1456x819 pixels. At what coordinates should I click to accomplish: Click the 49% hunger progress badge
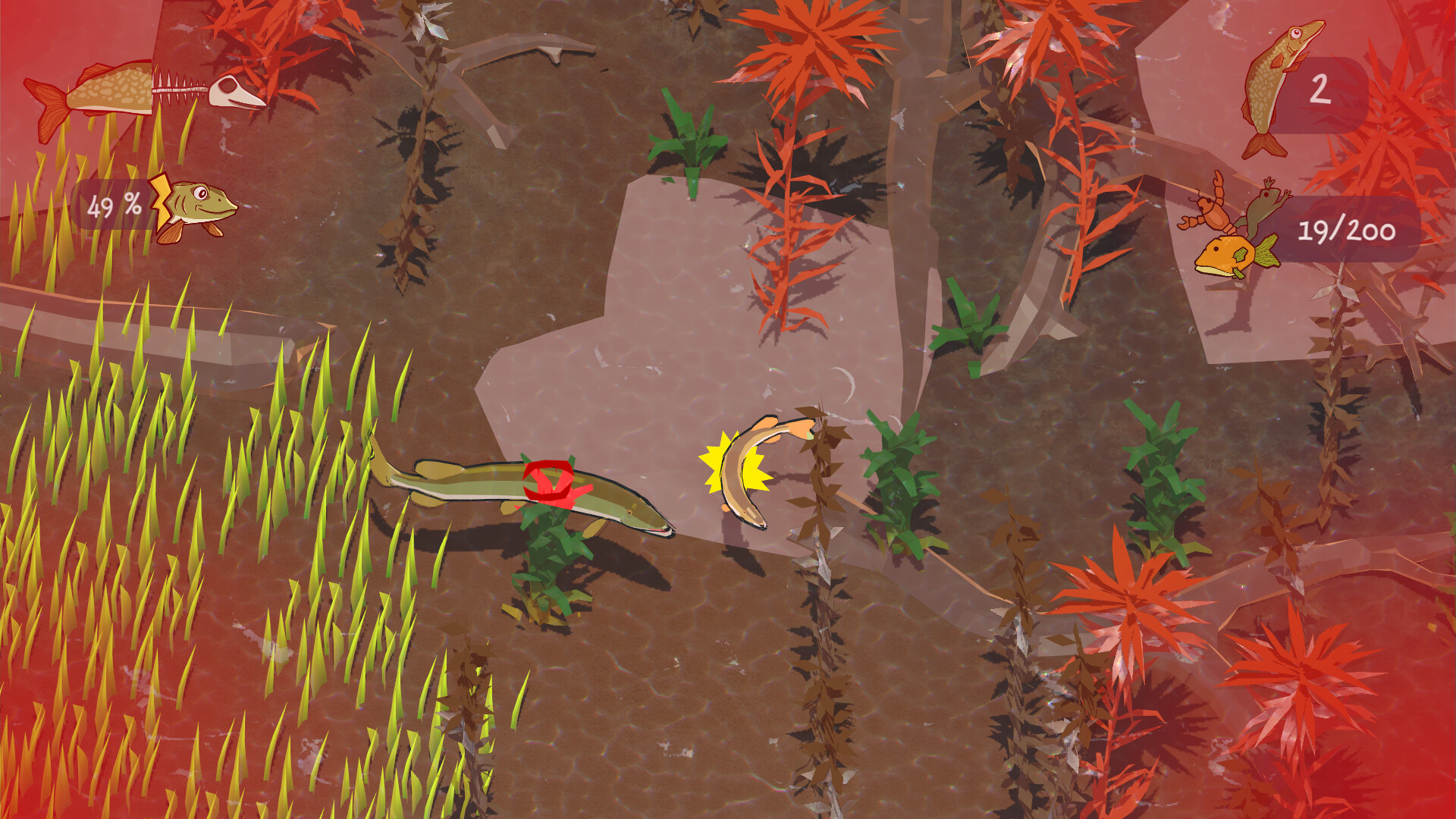(x=114, y=205)
